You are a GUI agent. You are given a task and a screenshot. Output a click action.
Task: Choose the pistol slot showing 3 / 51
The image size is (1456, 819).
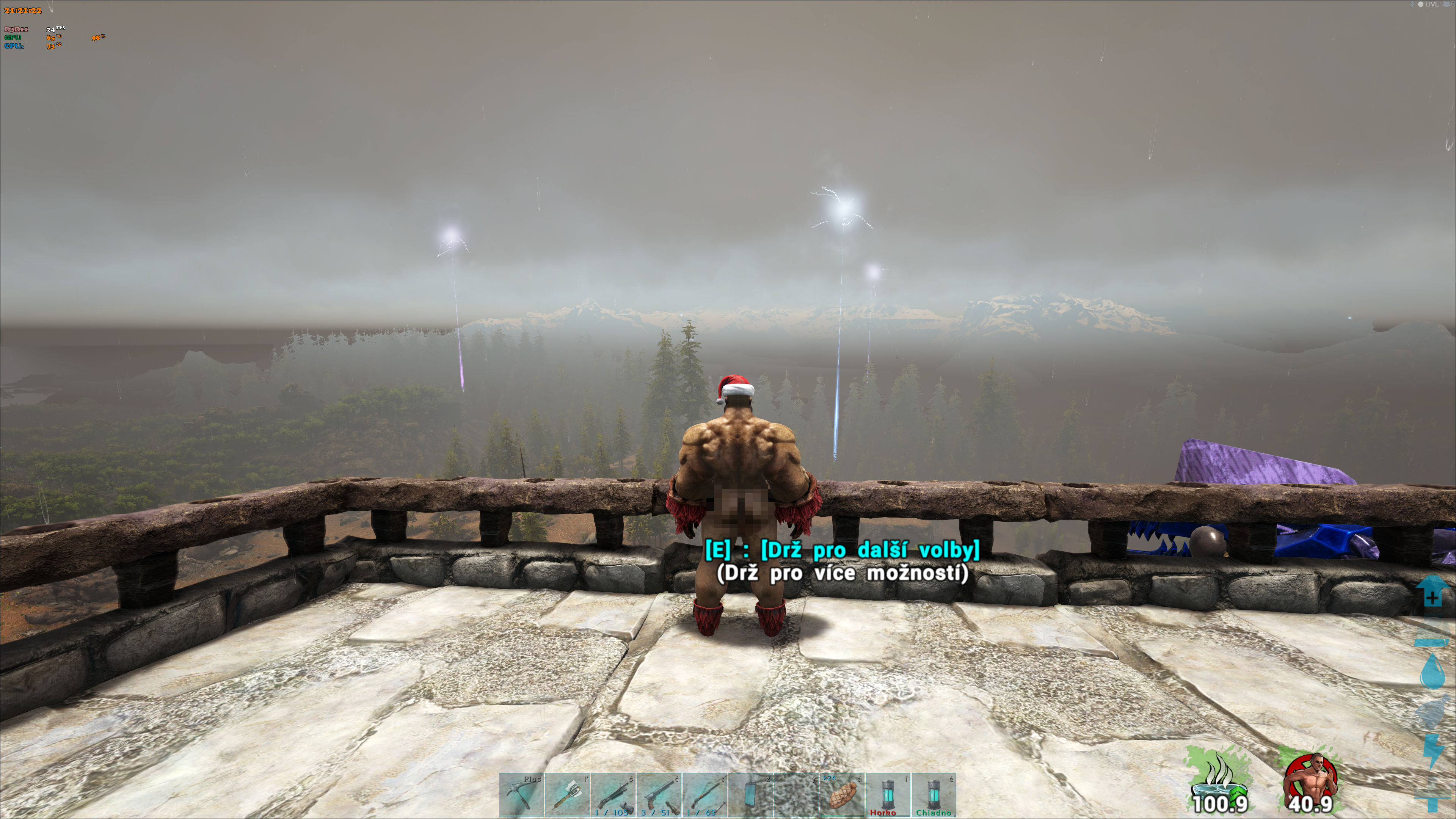click(659, 795)
